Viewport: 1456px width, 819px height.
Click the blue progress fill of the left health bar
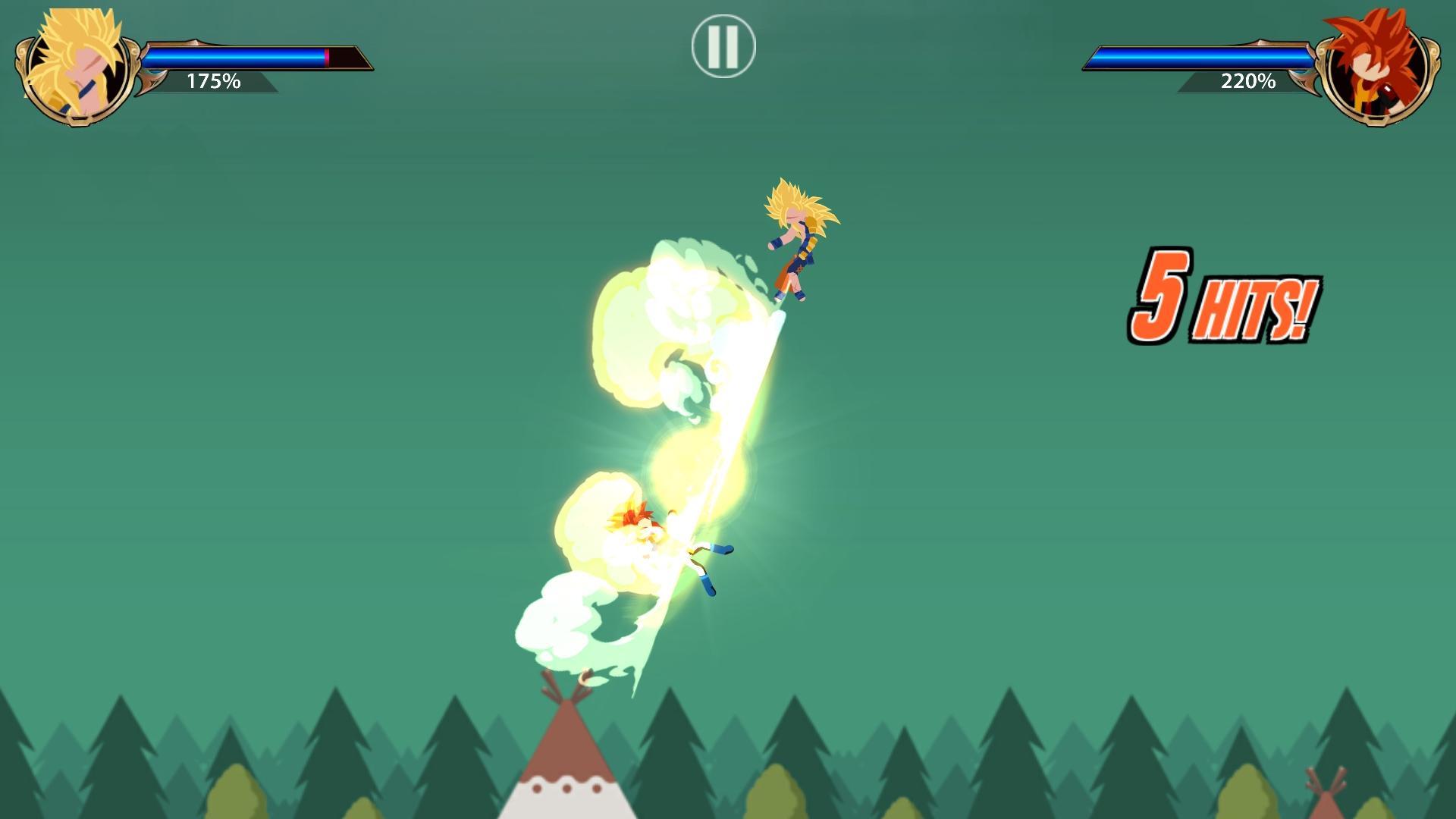click(235, 56)
